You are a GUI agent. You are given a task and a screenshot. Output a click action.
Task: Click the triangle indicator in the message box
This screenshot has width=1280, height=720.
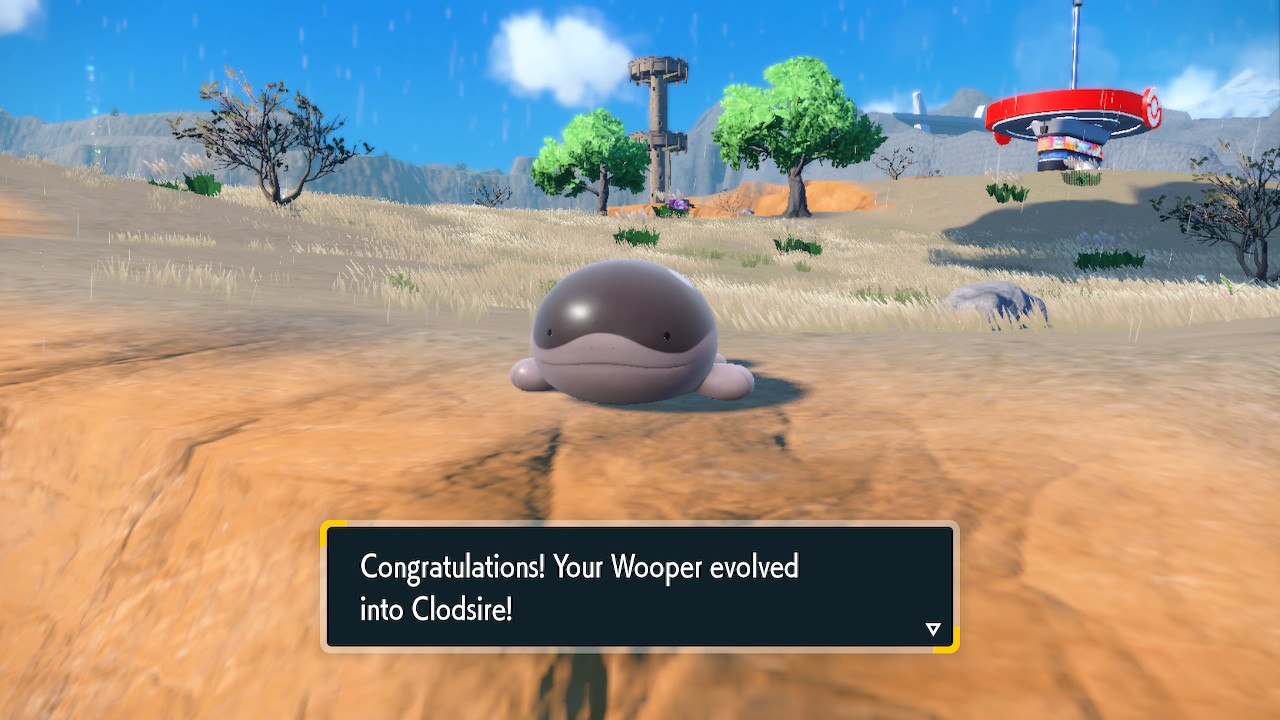pos(933,629)
